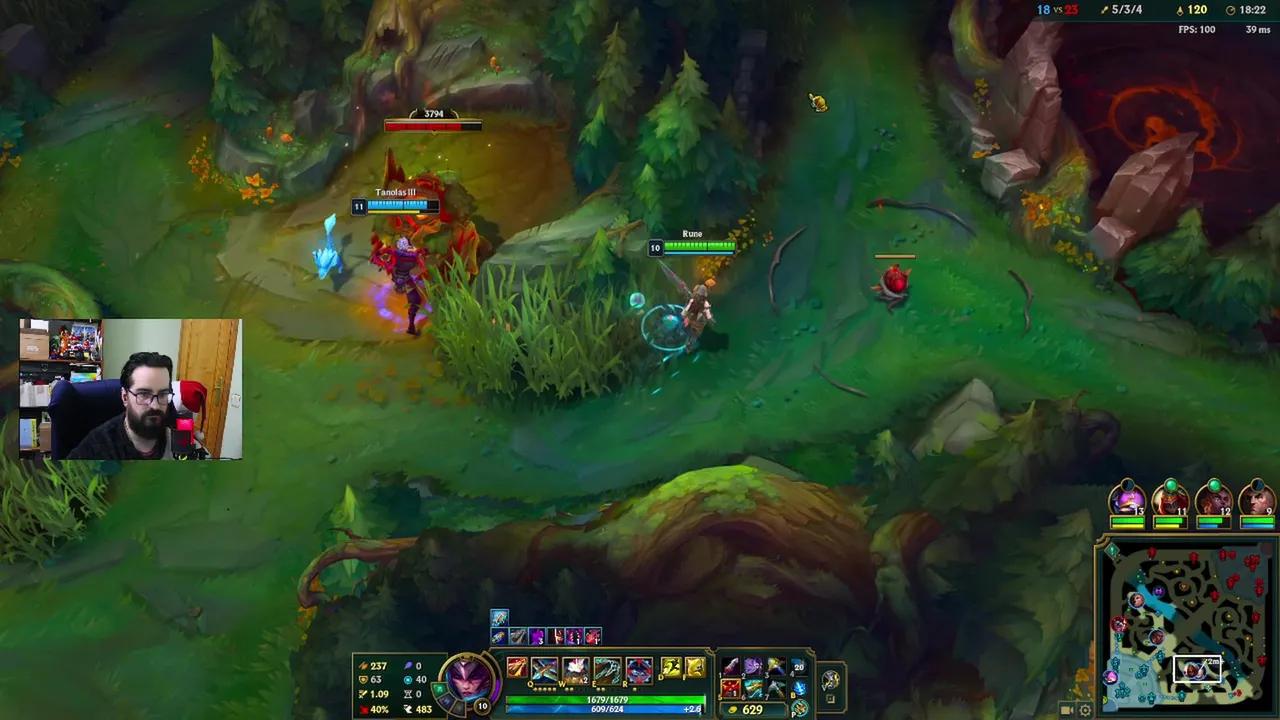Activate the item in inventory slot 1
This screenshot has width=1280, height=720.
[729, 665]
